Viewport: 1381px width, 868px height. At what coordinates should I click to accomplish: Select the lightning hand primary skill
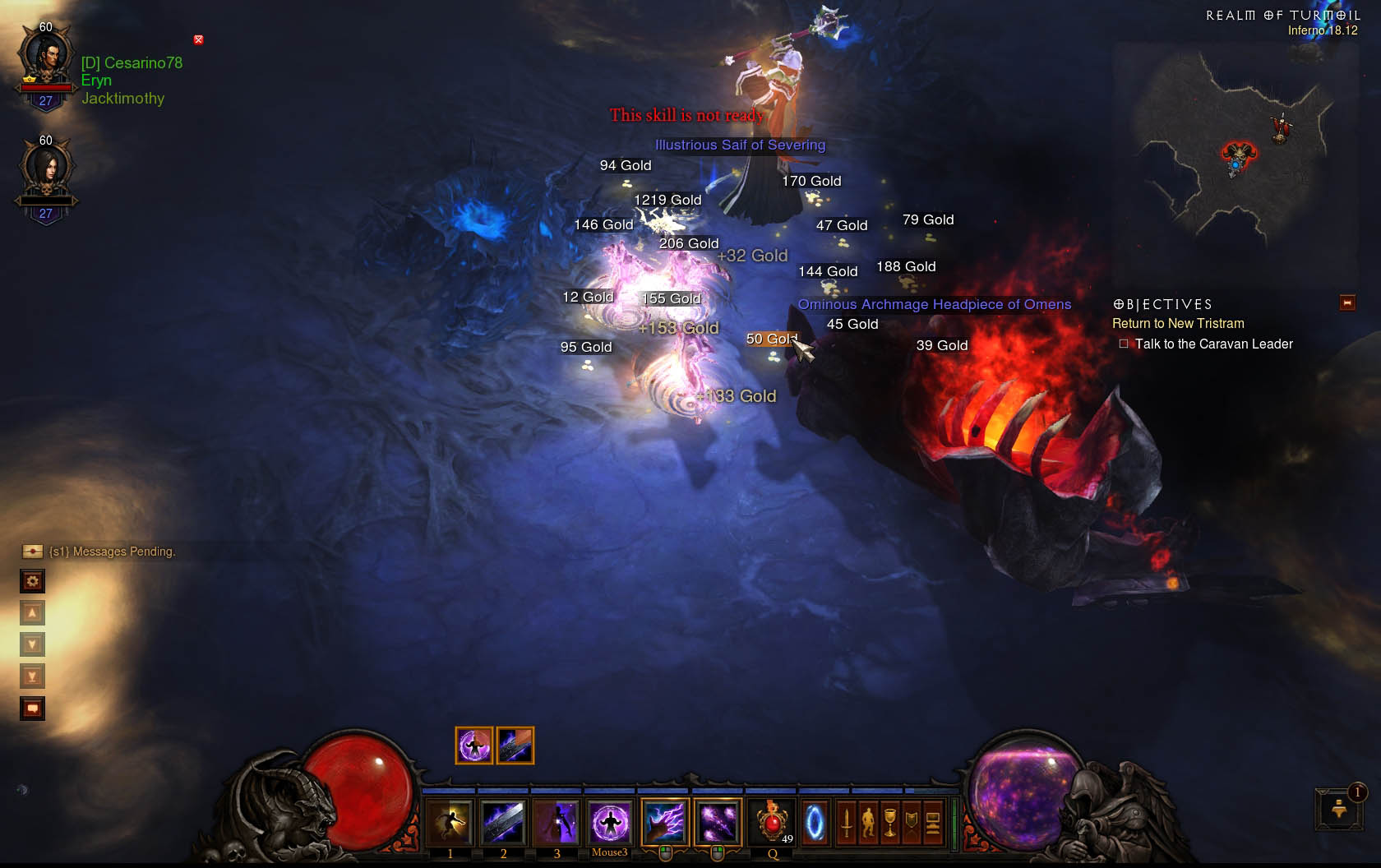tap(665, 822)
